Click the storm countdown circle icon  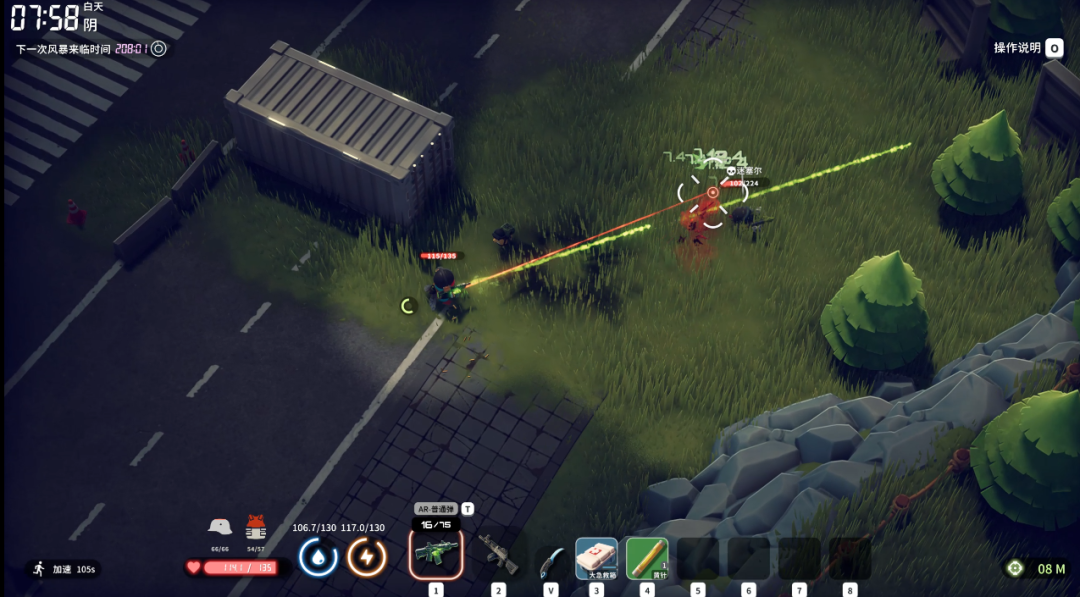click(159, 48)
